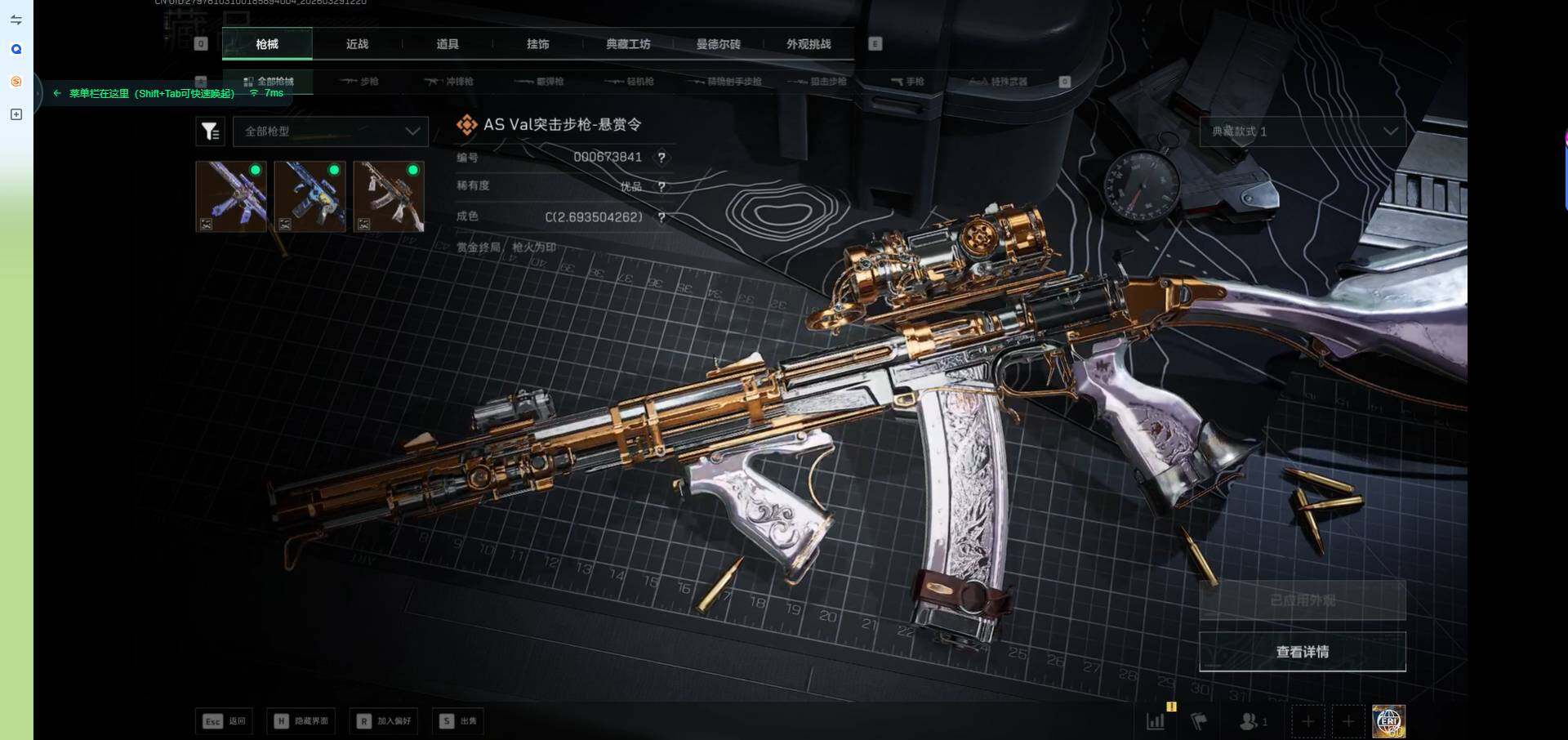Open the 道具 items tab
This screenshot has height=740, width=1568.
pos(448,44)
